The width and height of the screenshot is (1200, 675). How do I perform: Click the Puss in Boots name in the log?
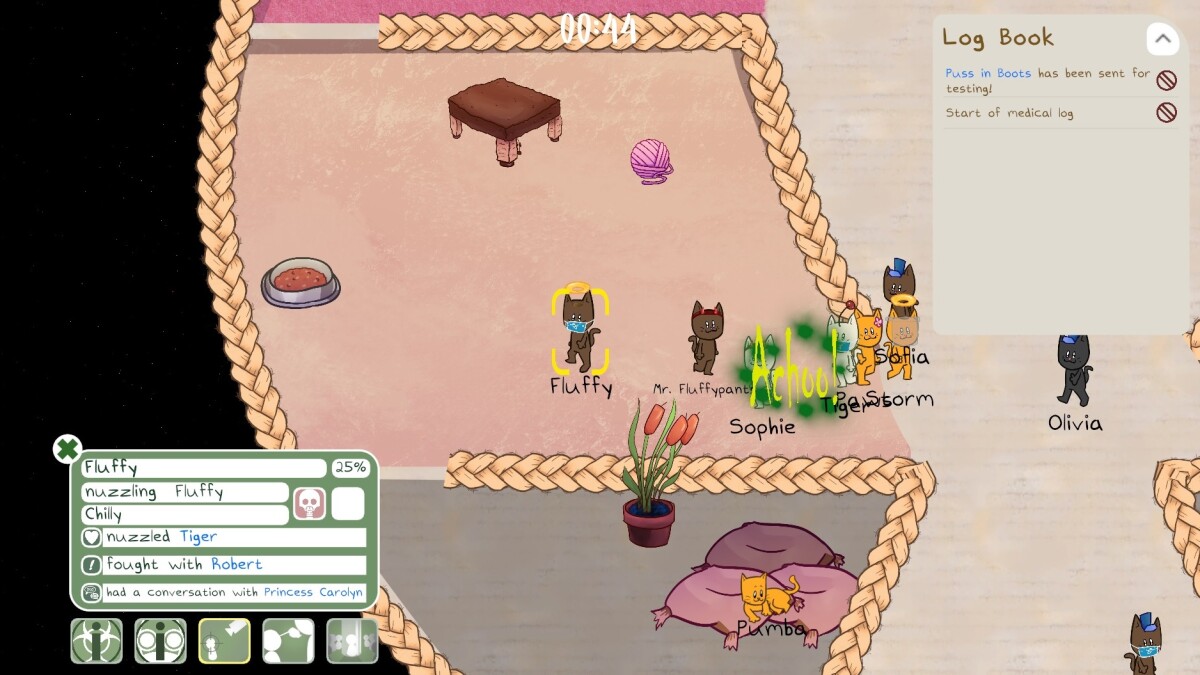(x=988, y=73)
